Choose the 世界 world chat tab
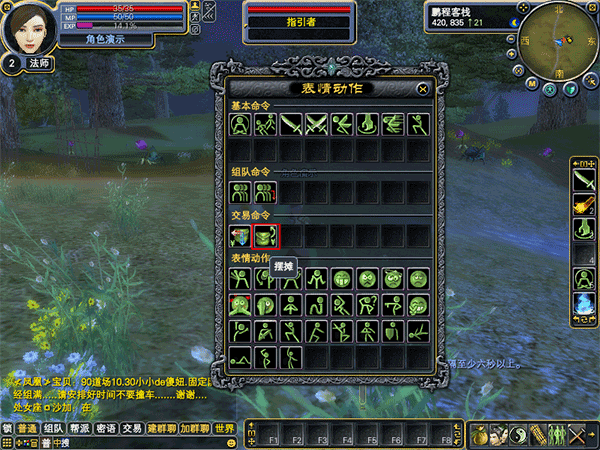The height and width of the screenshot is (450, 600). (x=226, y=429)
